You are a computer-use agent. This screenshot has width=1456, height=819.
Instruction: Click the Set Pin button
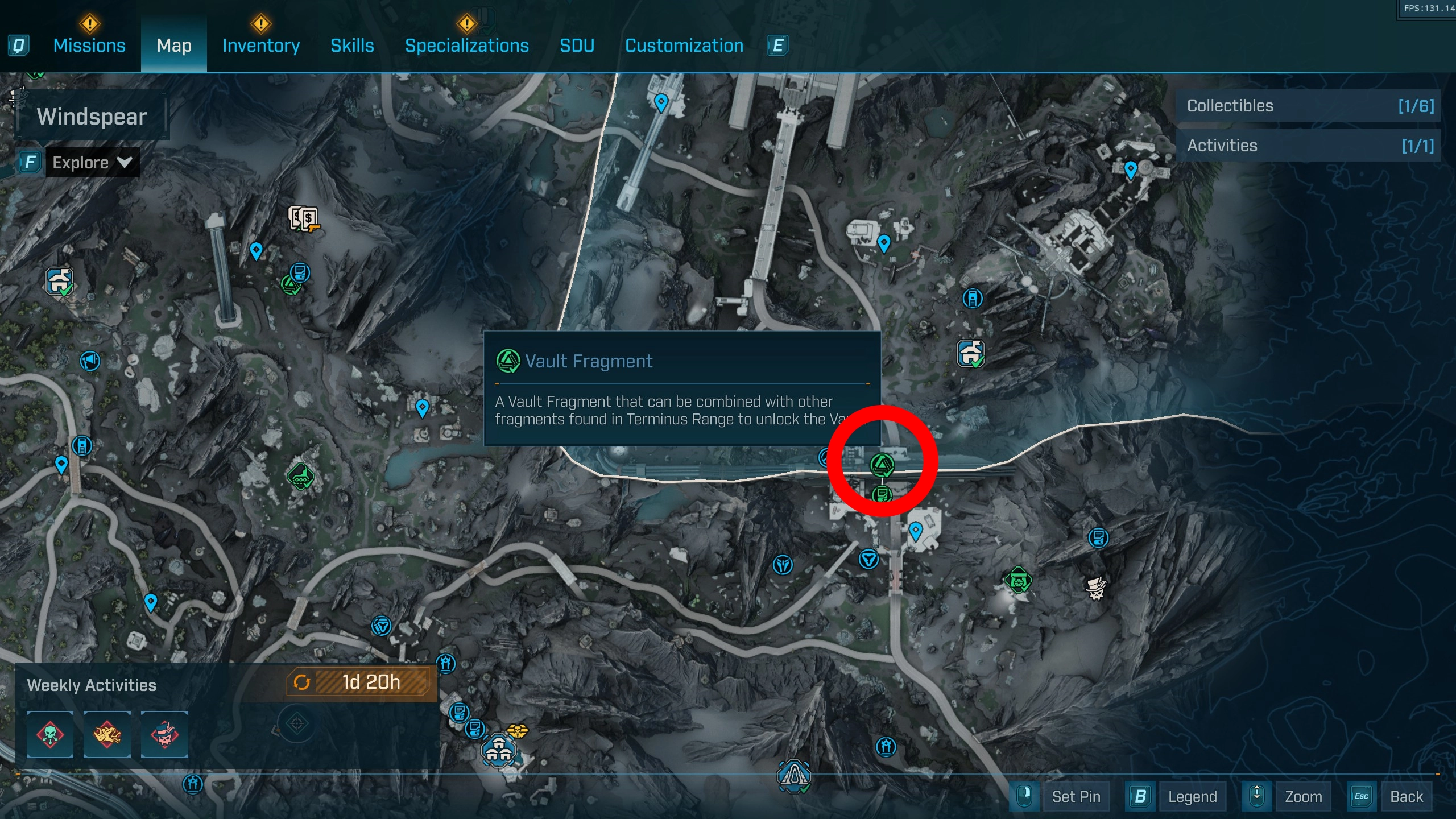(1076, 796)
